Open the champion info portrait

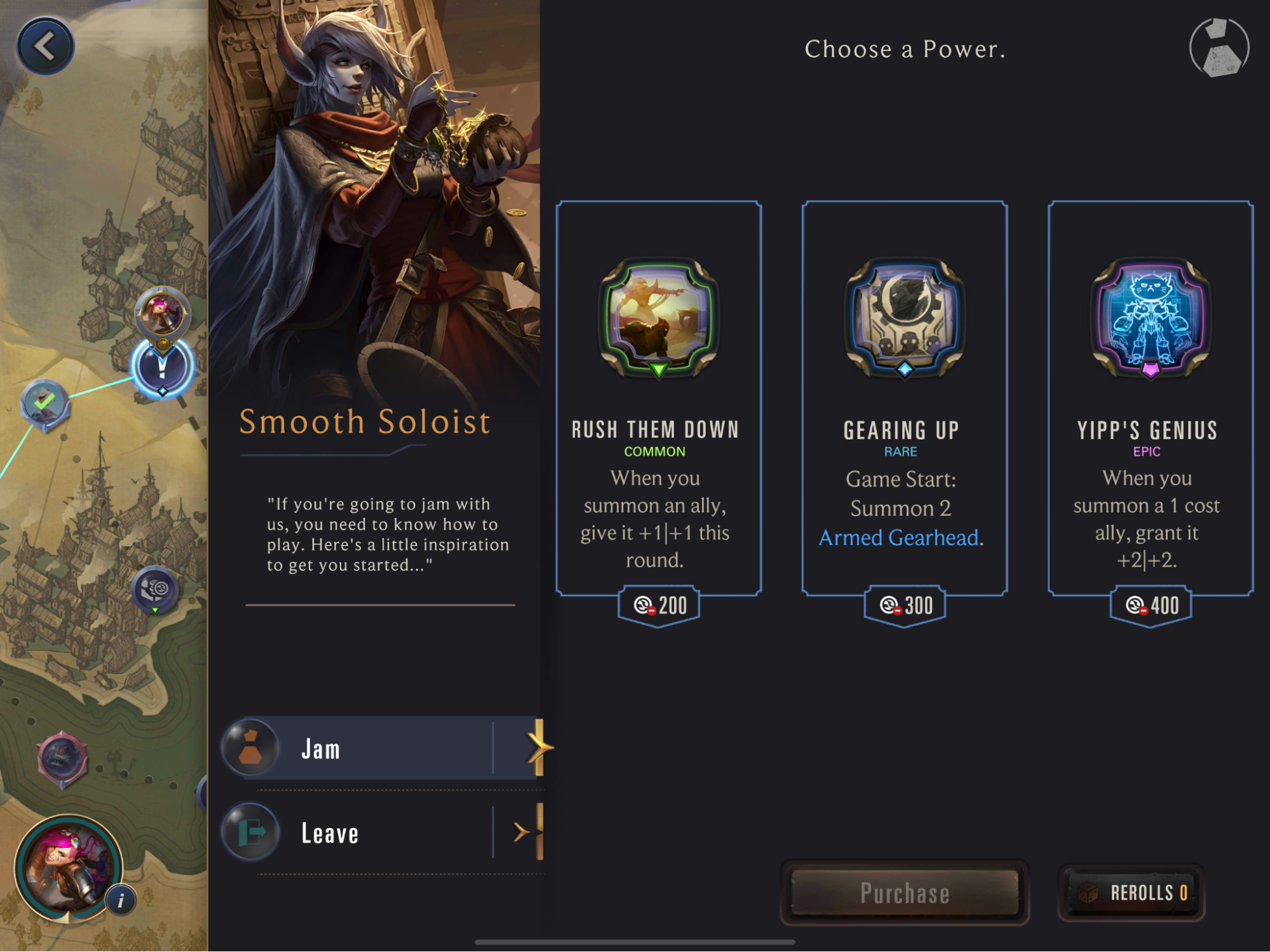pos(67,868)
